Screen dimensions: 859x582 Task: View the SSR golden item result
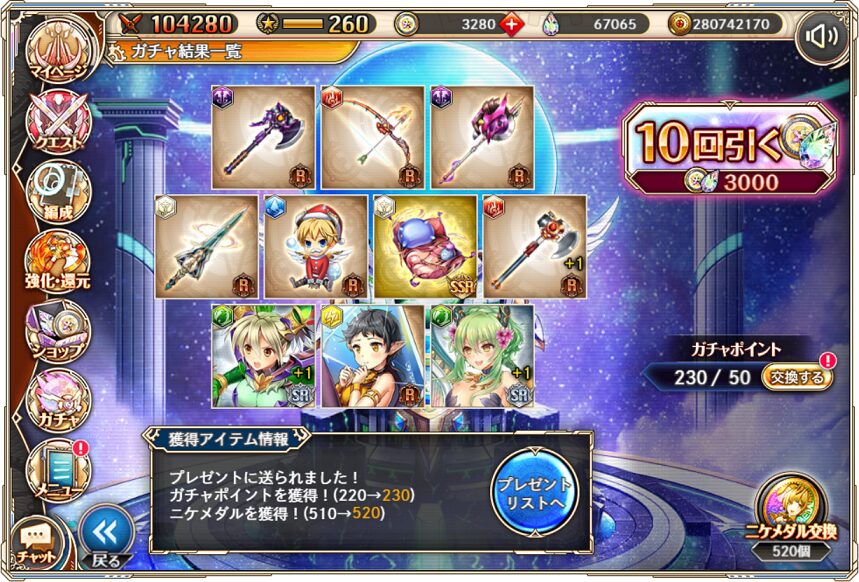coord(426,246)
